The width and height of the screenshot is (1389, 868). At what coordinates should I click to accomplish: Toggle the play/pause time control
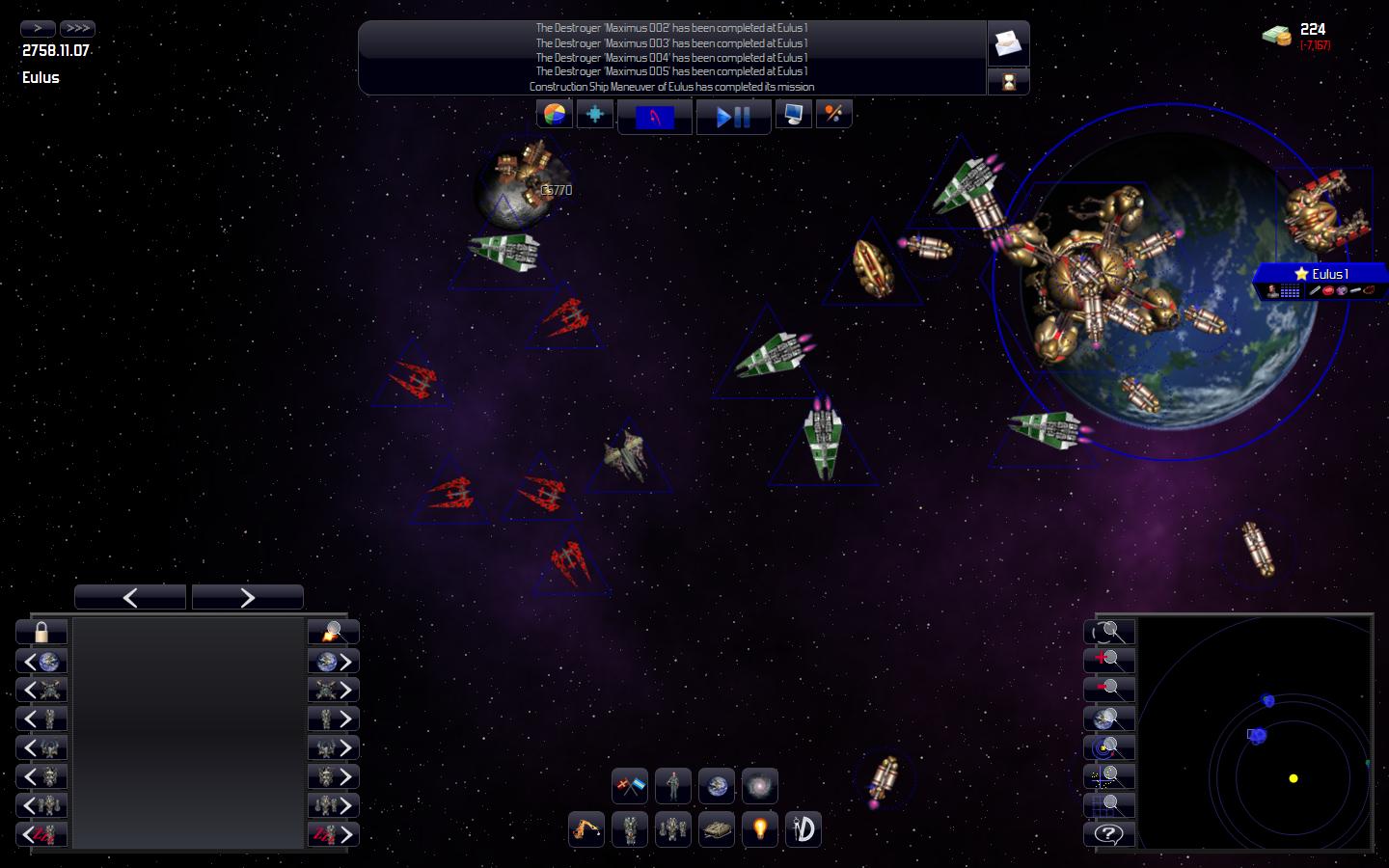click(733, 117)
